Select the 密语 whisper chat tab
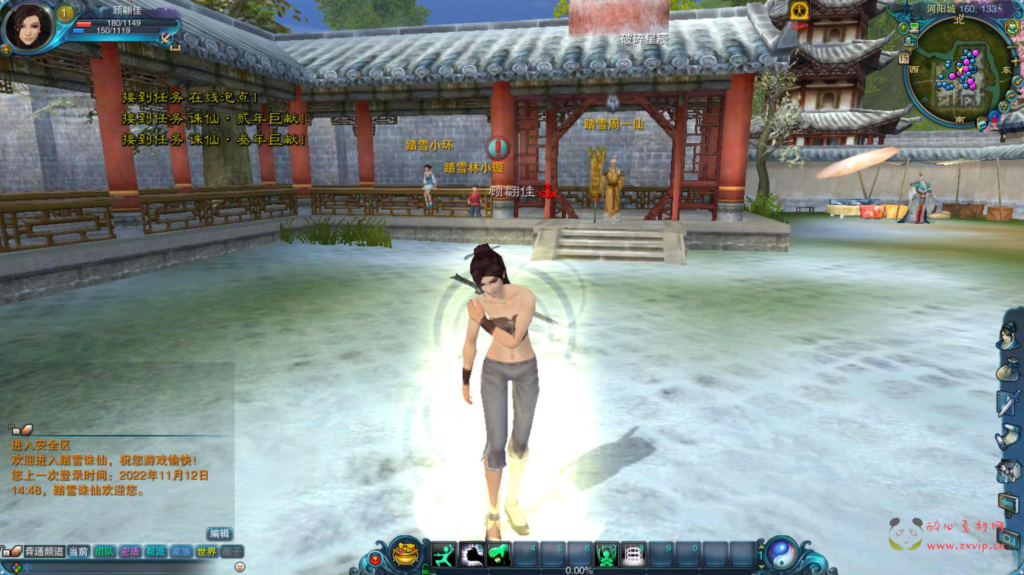 pyautogui.click(x=130, y=552)
